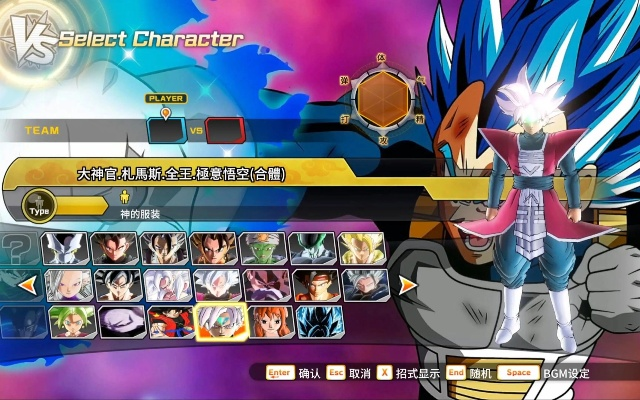The image size is (640, 400).
Task: Open BGM设定 music settings
Action: click(x=566, y=373)
